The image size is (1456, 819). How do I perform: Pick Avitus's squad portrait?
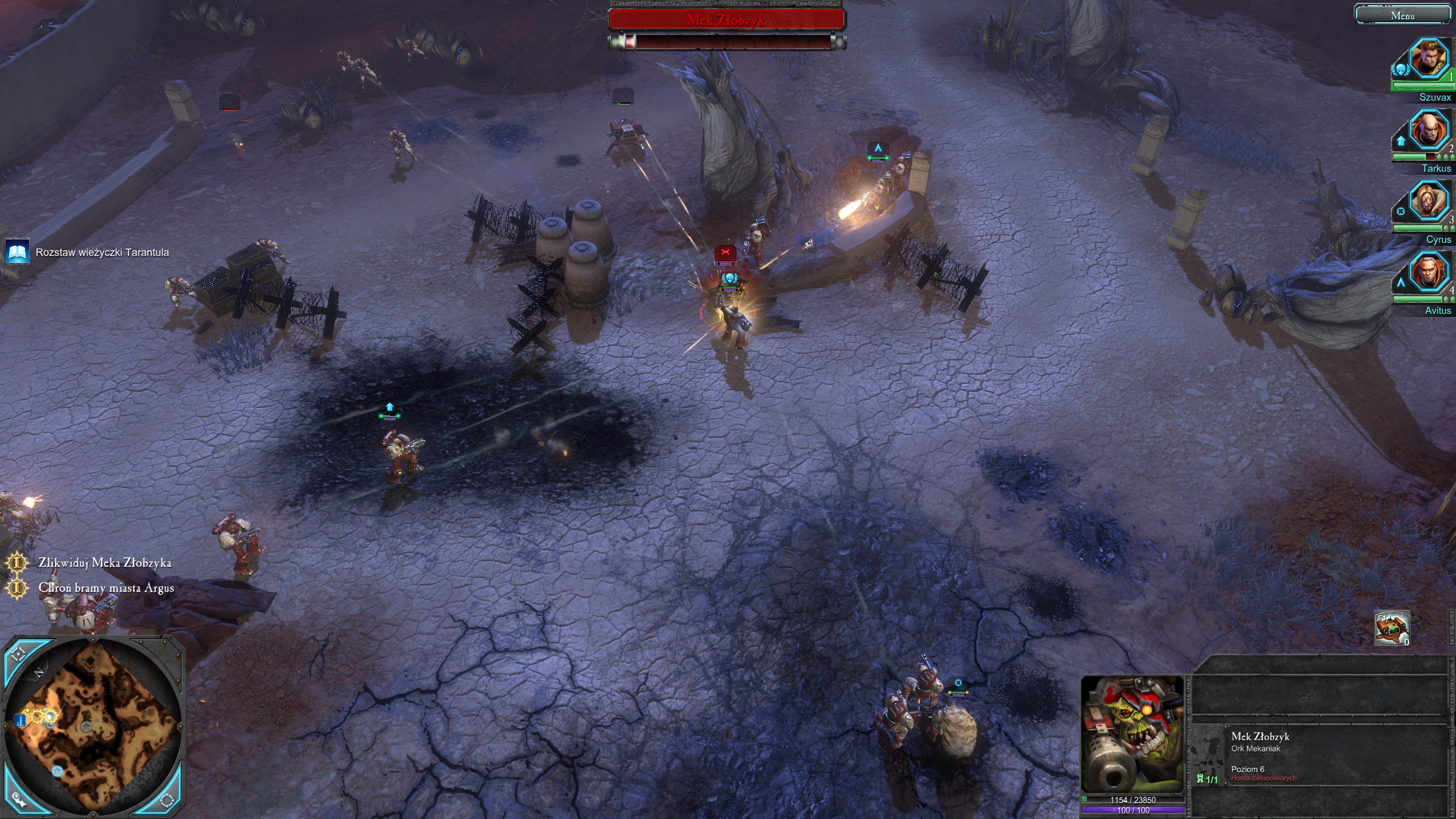click(x=1428, y=271)
